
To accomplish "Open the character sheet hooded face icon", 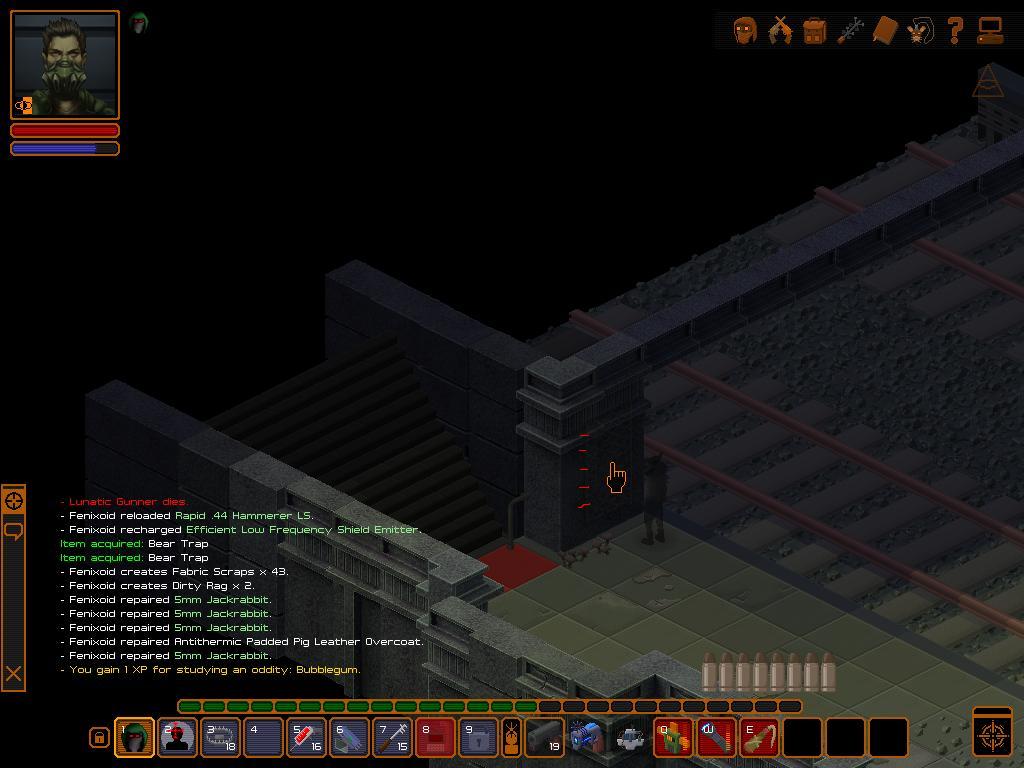I will pos(745,31).
